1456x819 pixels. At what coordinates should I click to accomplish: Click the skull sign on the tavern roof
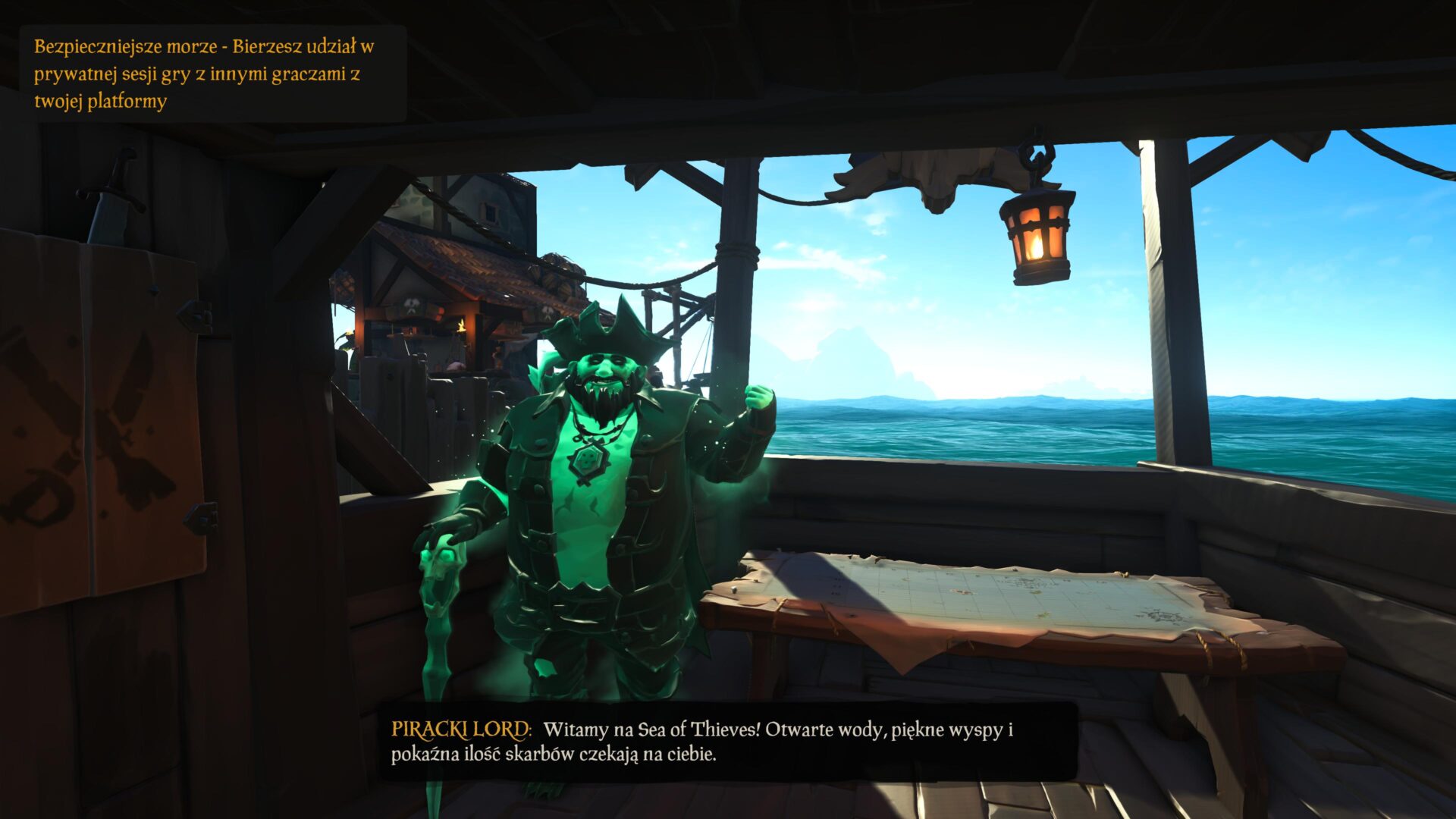tap(412, 307)
